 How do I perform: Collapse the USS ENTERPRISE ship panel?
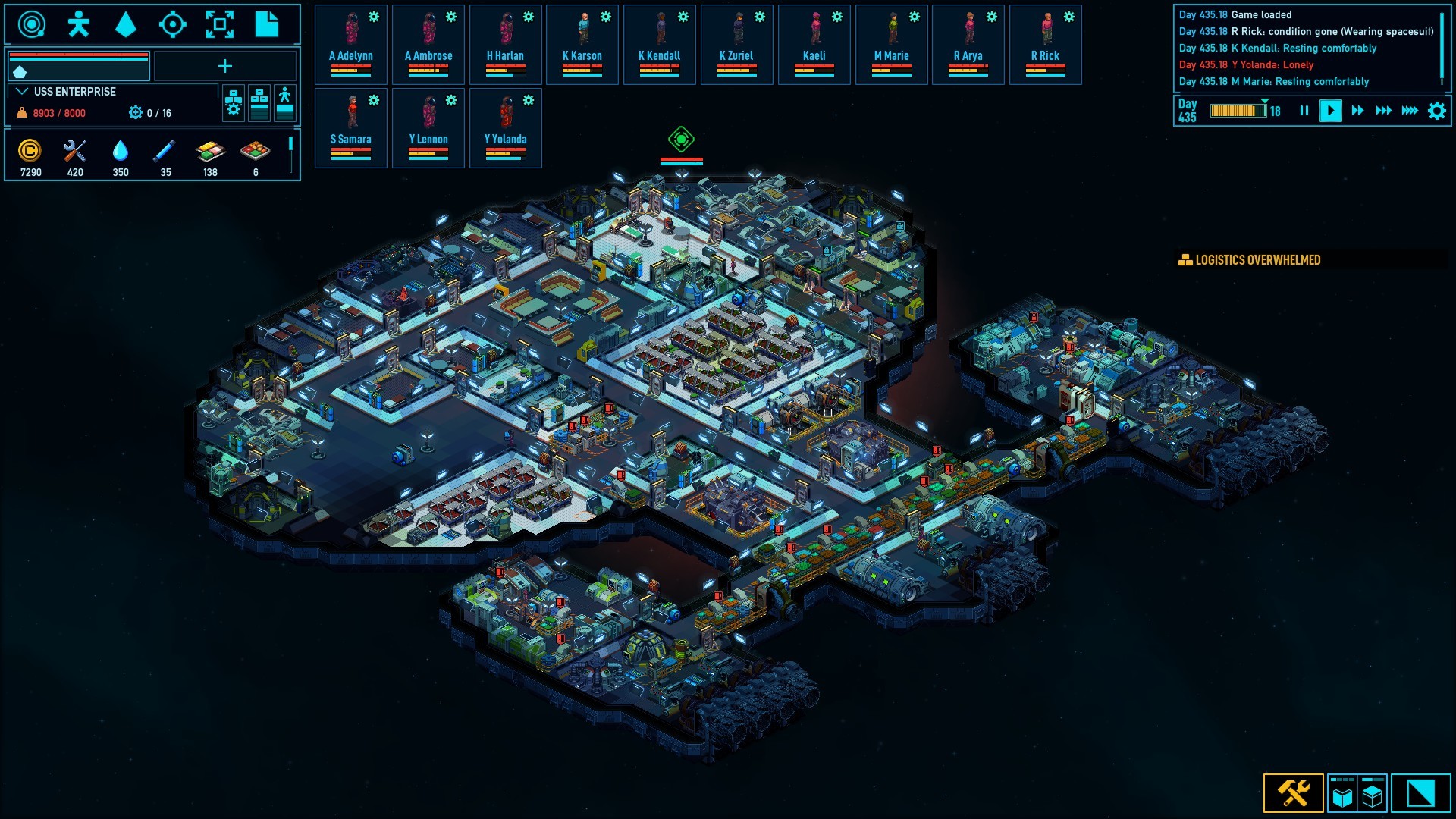coord(22,92)
